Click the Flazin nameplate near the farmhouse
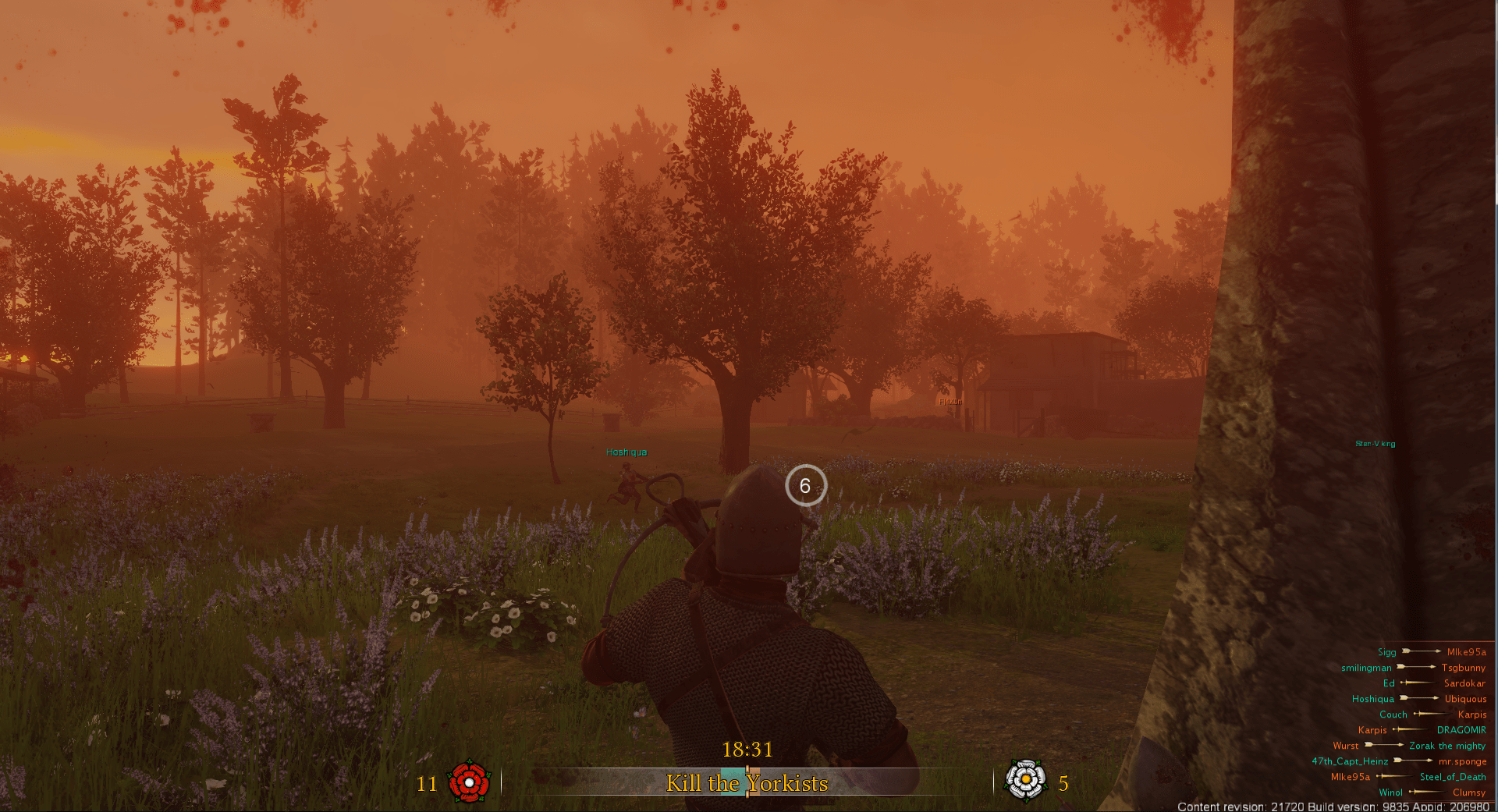1498x812 pixels. coord(950,400)
